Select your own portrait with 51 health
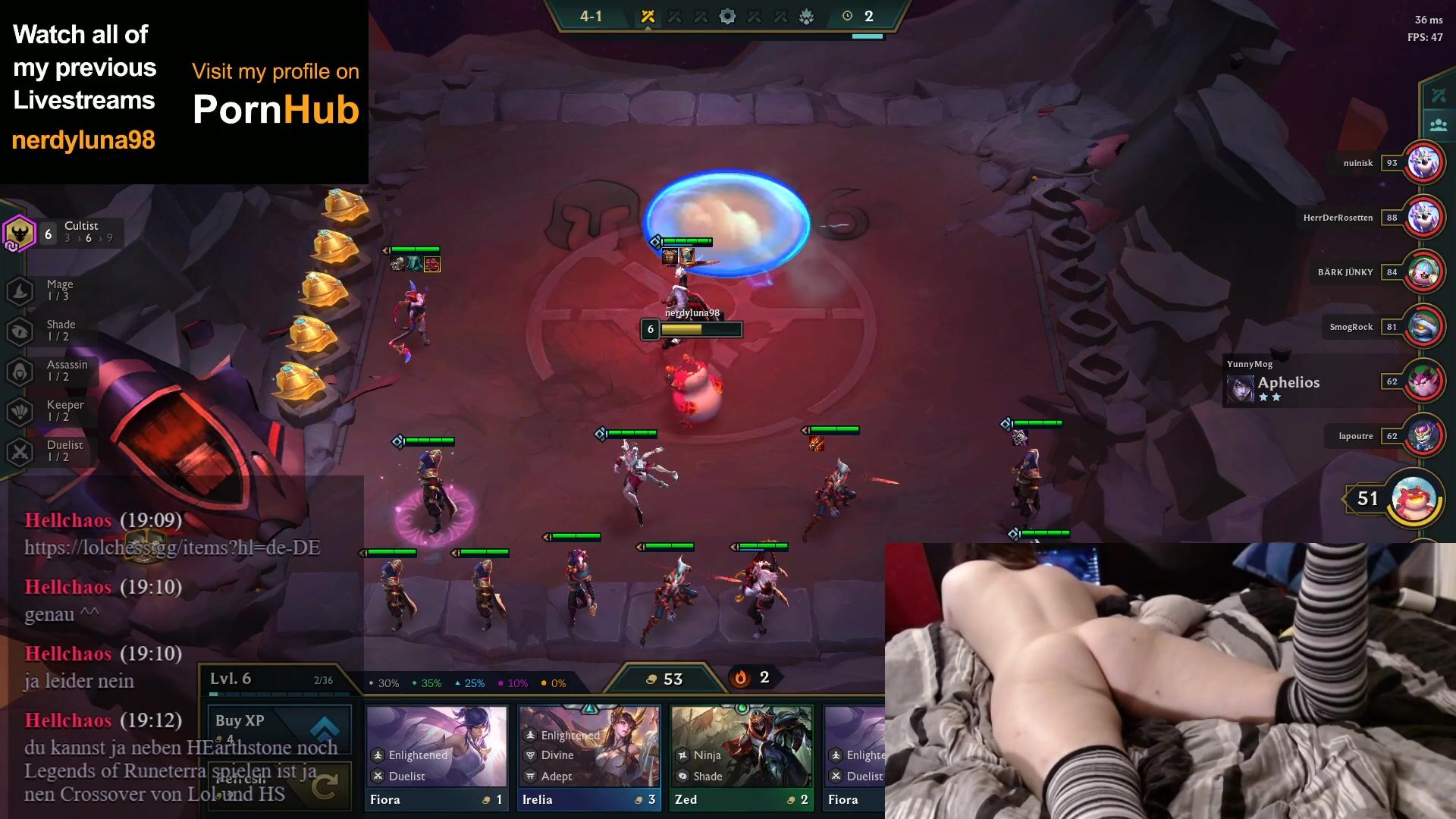 click(x=1414, y=498)
